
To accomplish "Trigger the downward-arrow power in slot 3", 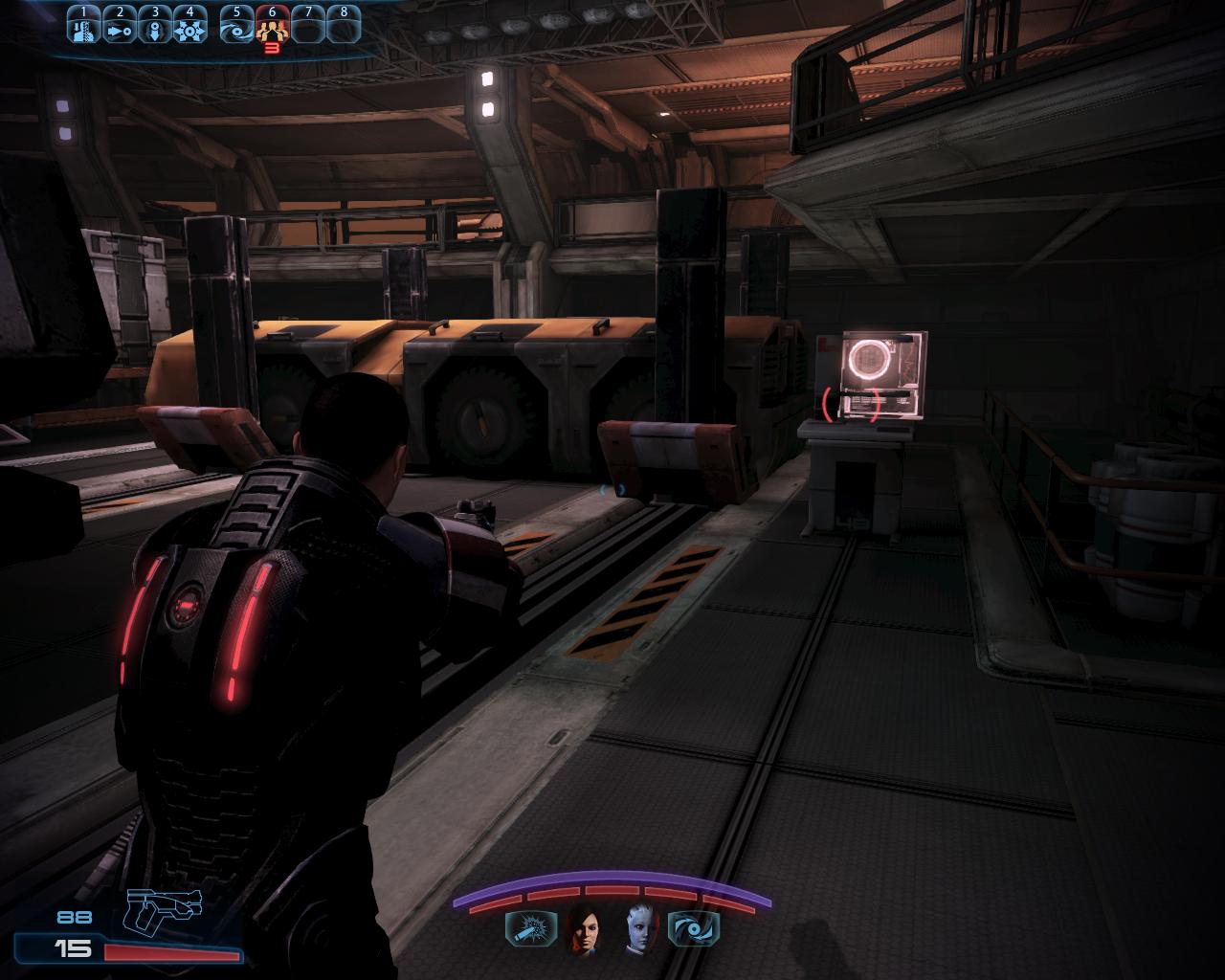I will [x=155, y=29].
